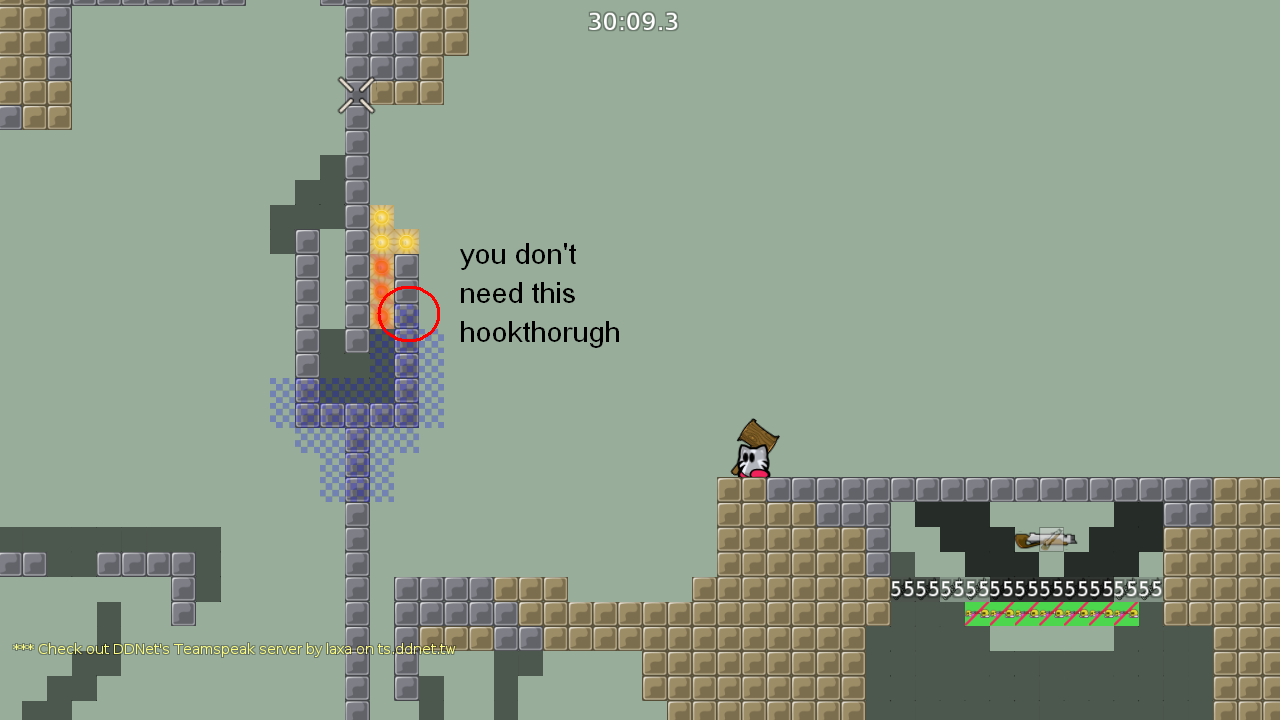The width and height of the screenshot is (1280, 720).
Task: Click the hookthorugh annotation text
Action: 539,333
